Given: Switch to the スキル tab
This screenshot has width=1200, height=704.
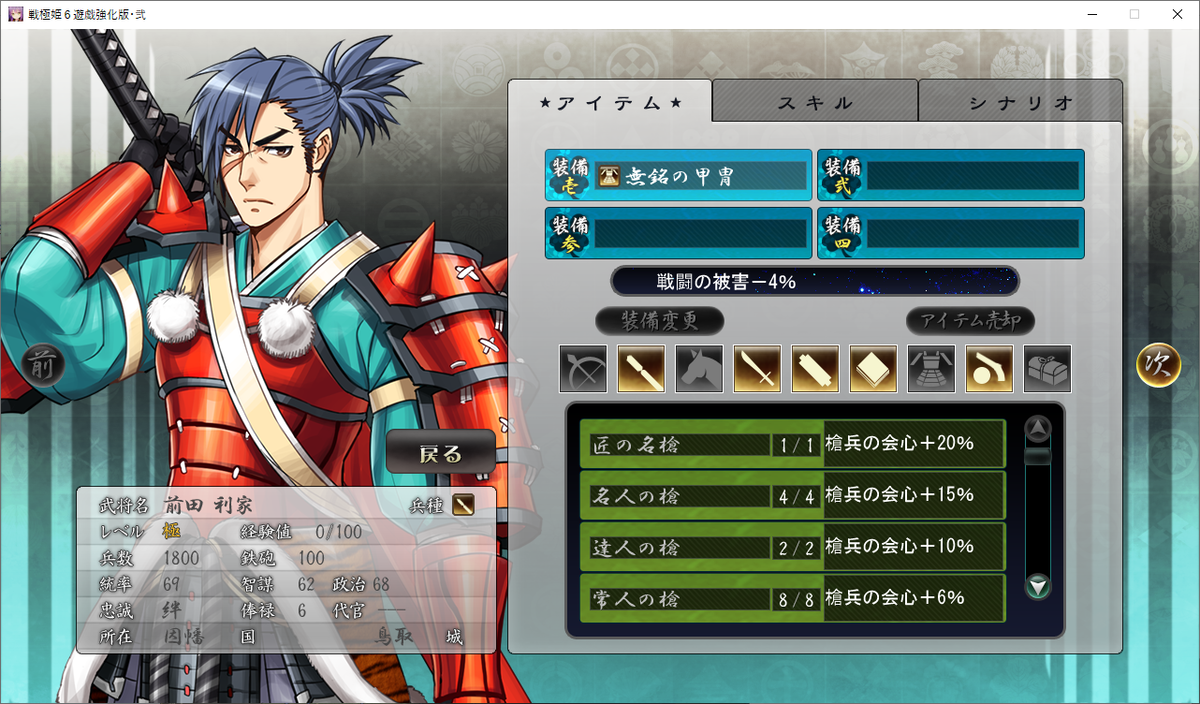Looking at the screenshot, I should point(815,102).
